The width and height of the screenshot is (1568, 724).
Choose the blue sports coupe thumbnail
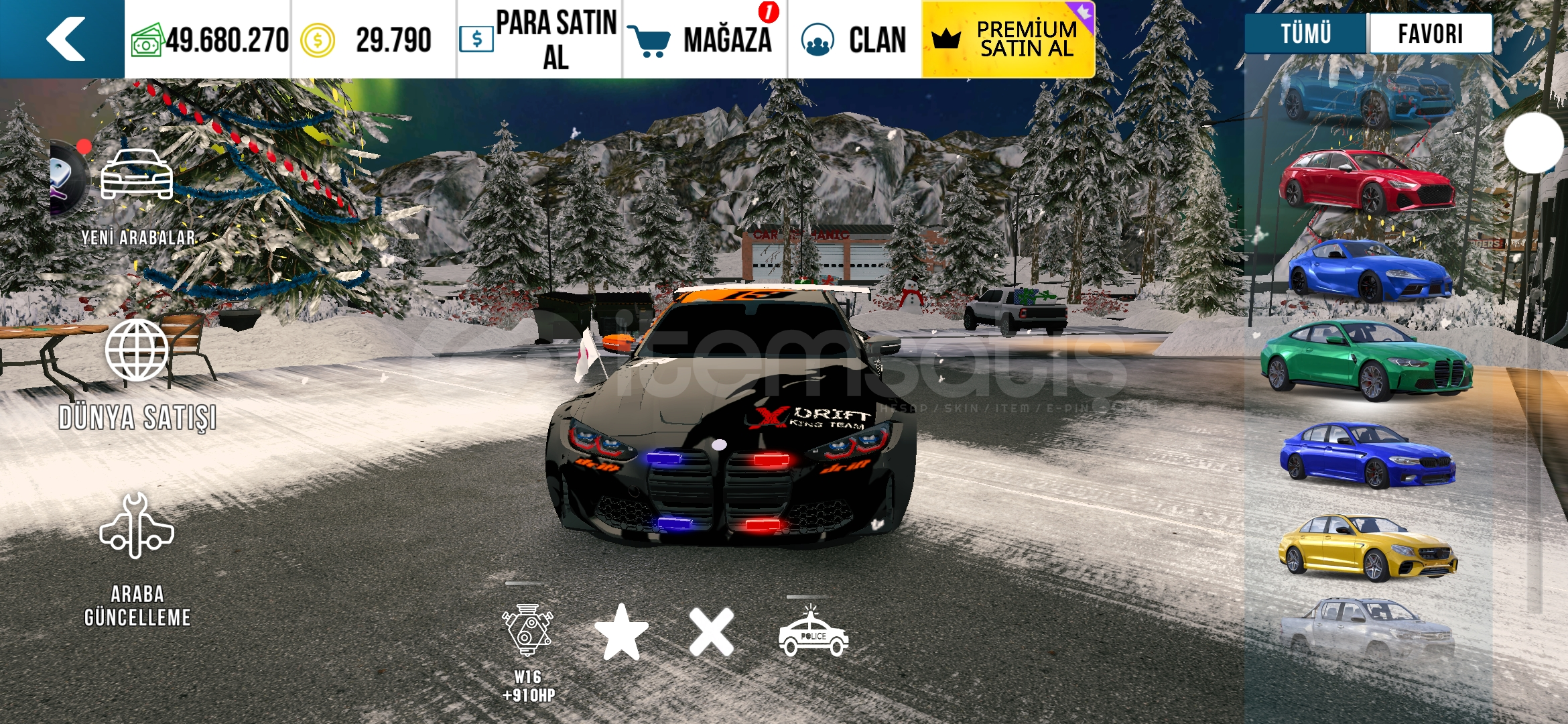[x=1369, y=271]
